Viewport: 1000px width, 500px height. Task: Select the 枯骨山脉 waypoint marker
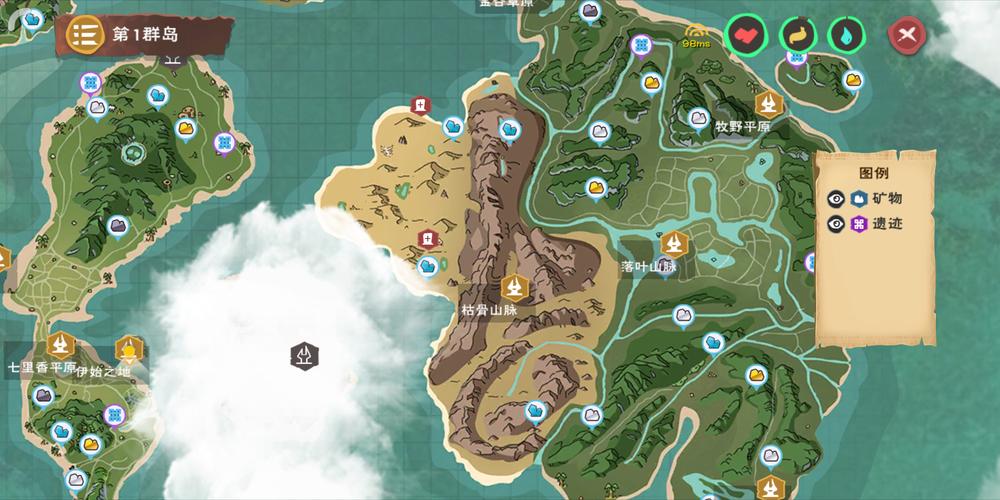pyautogui.click(x=516, y=288)
